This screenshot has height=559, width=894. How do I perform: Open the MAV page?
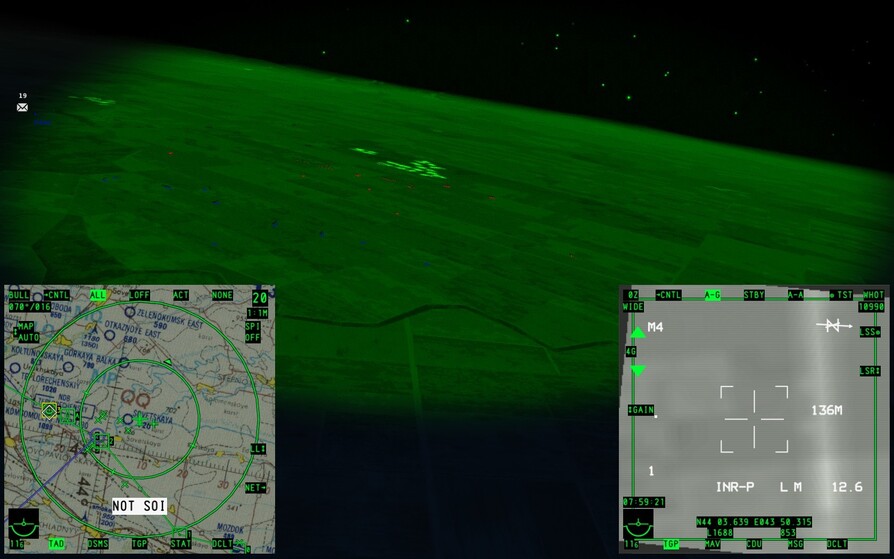click(712, 544)
